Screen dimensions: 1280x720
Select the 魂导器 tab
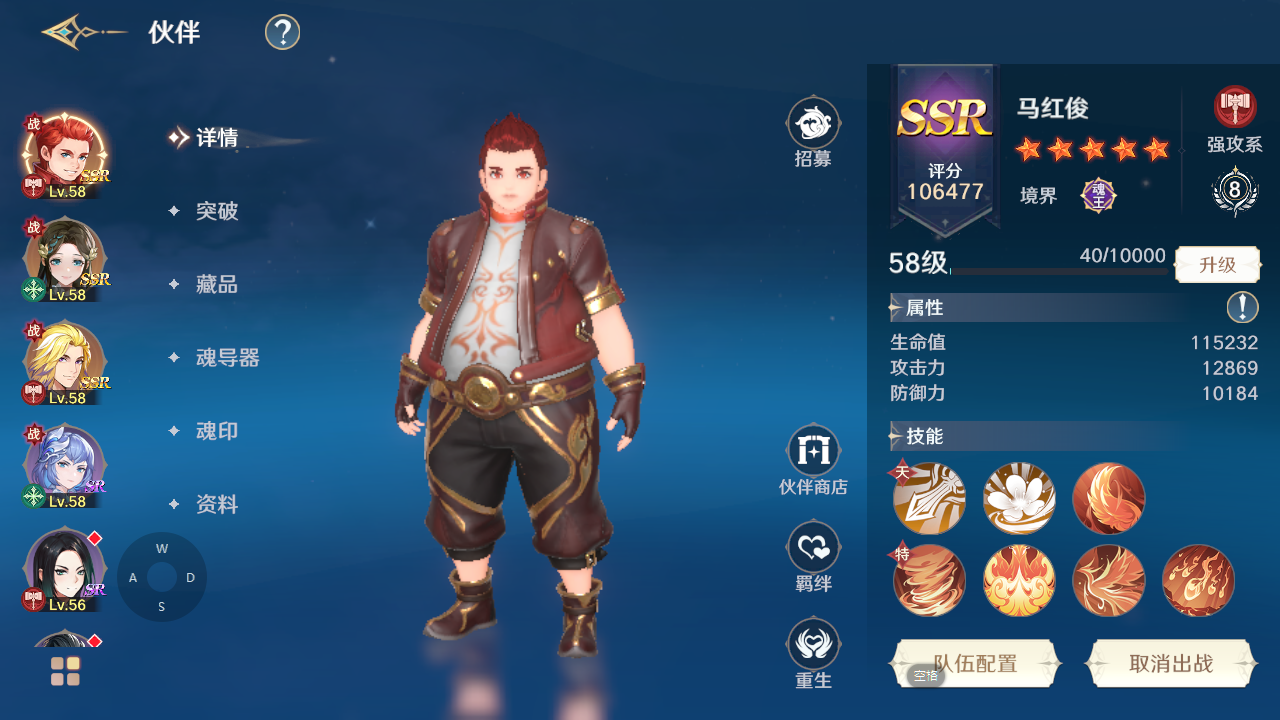tap(227, 358)
